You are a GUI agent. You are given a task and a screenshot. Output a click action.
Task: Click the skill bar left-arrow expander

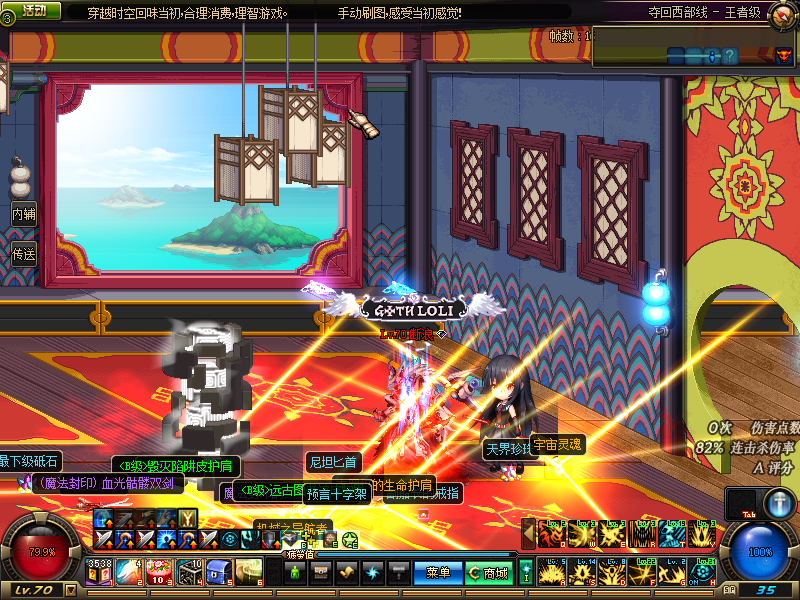529,535
